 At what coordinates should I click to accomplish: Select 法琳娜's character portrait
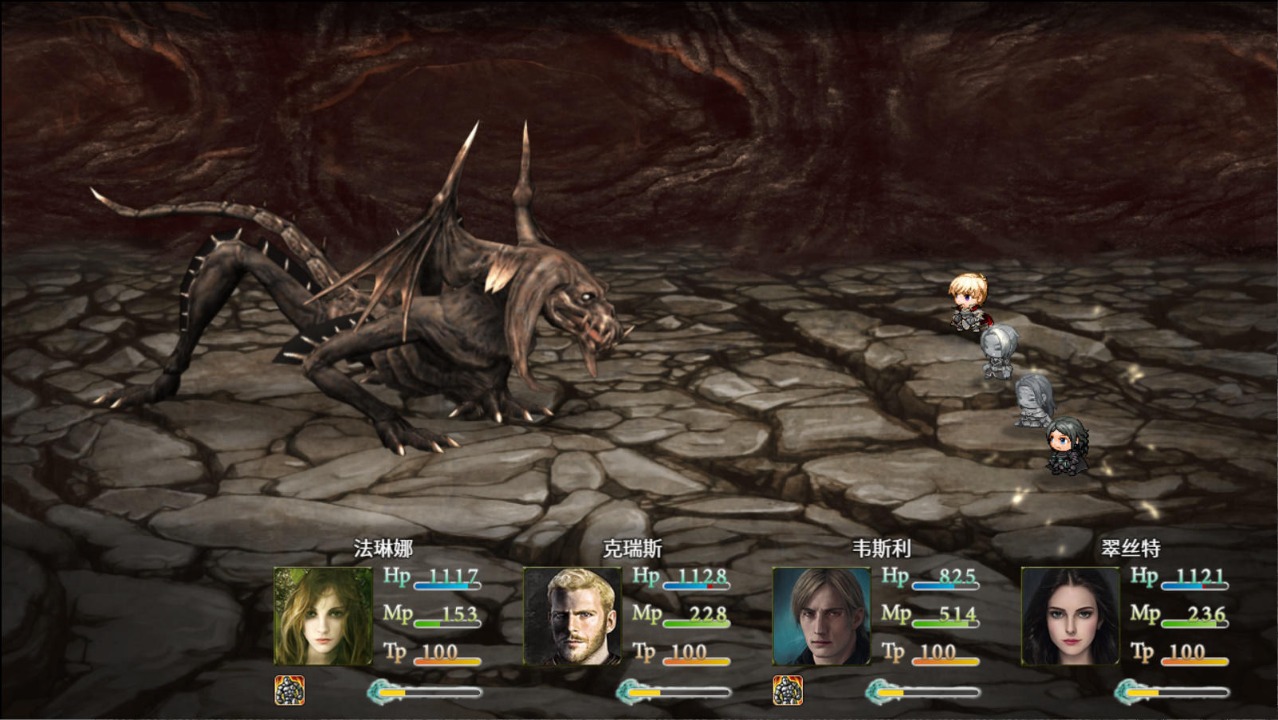click(323, 616)
